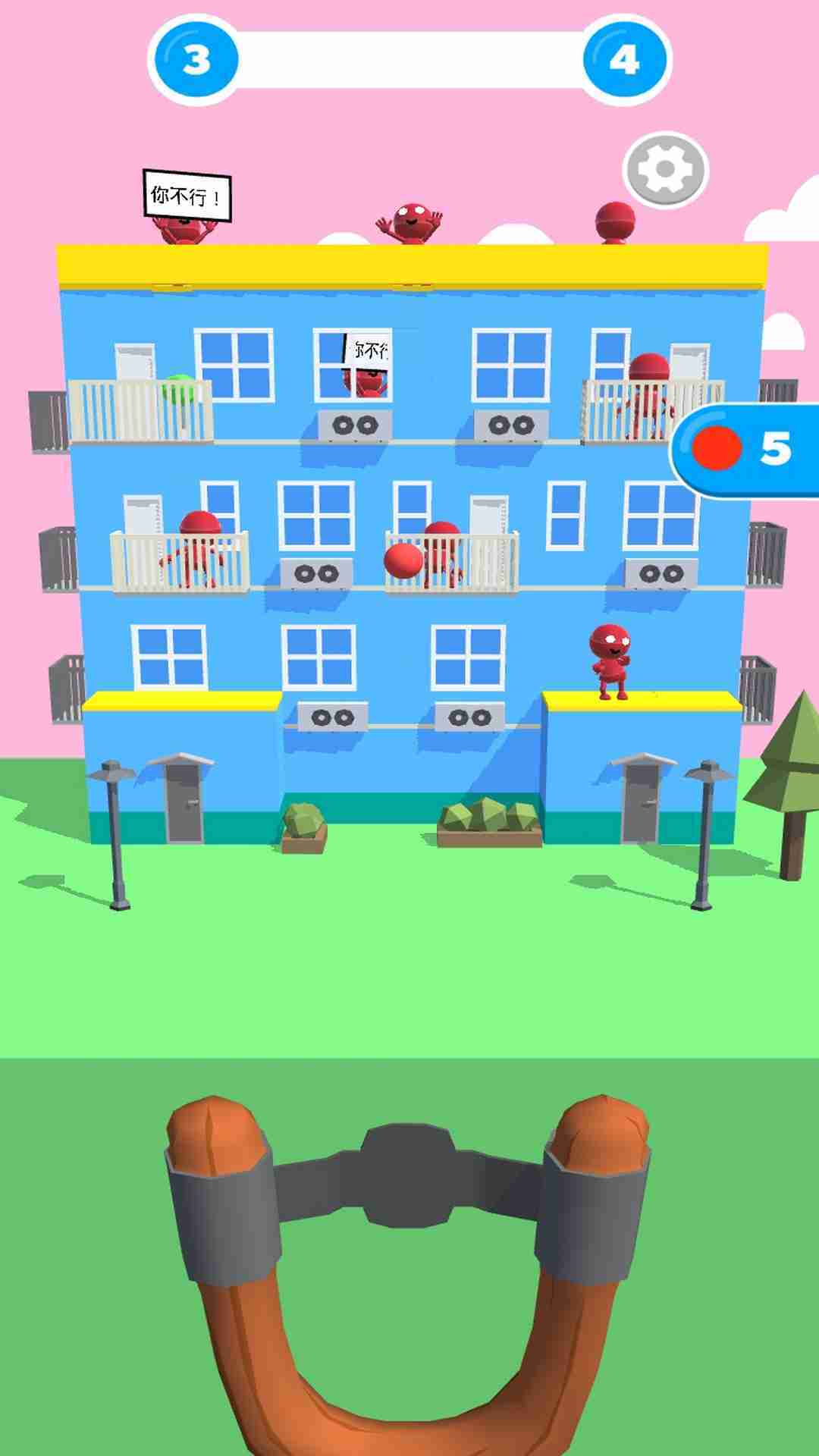Open the gear settings button

point(665,170)
